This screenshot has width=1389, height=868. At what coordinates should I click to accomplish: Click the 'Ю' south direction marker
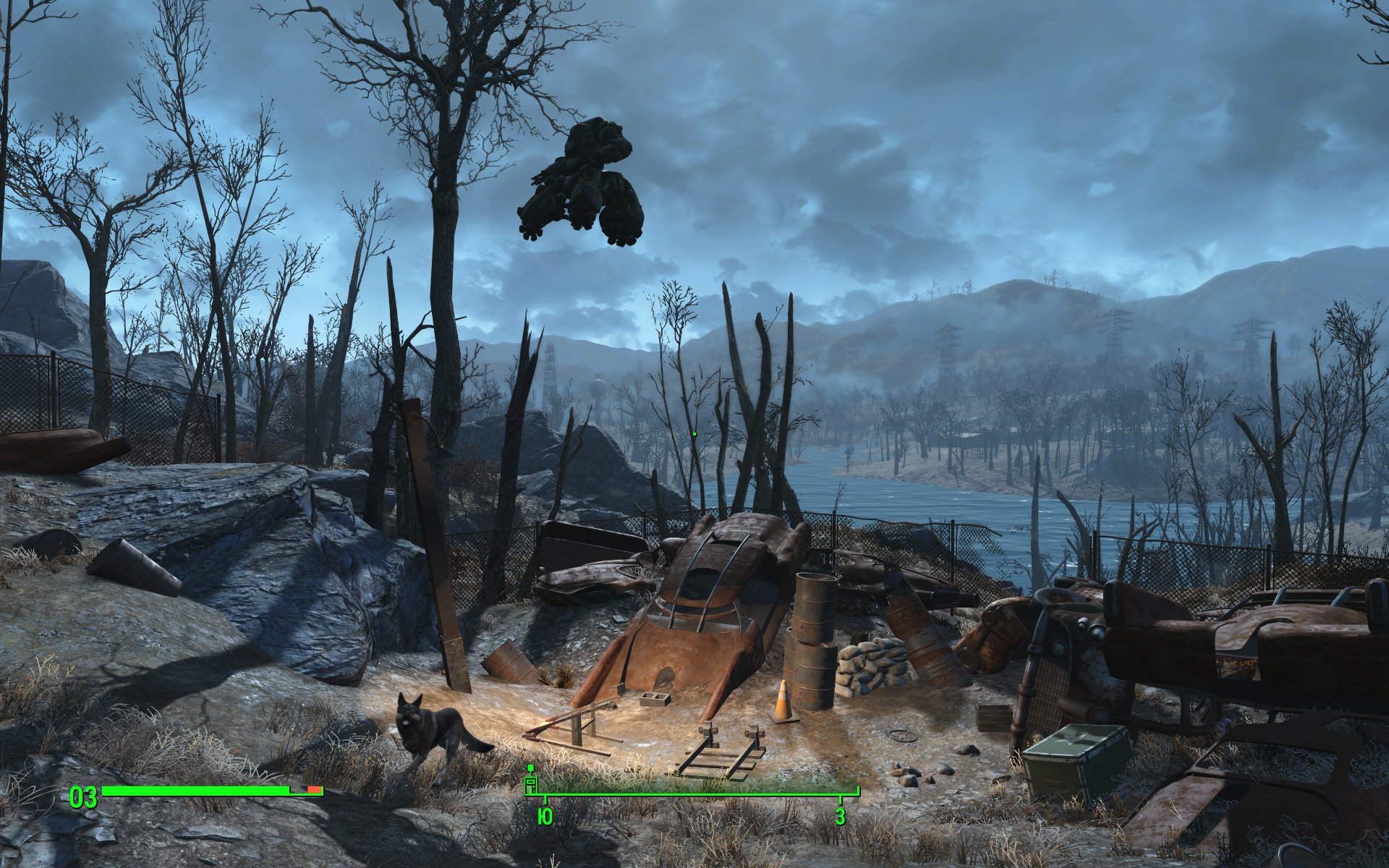point(545,818)
